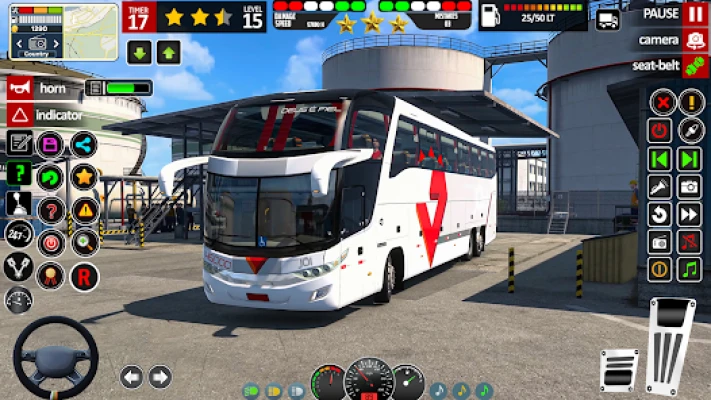Screen dimensions: 711x400
Task: Fasten the seat-belt
Action: (x=695, y=66)
